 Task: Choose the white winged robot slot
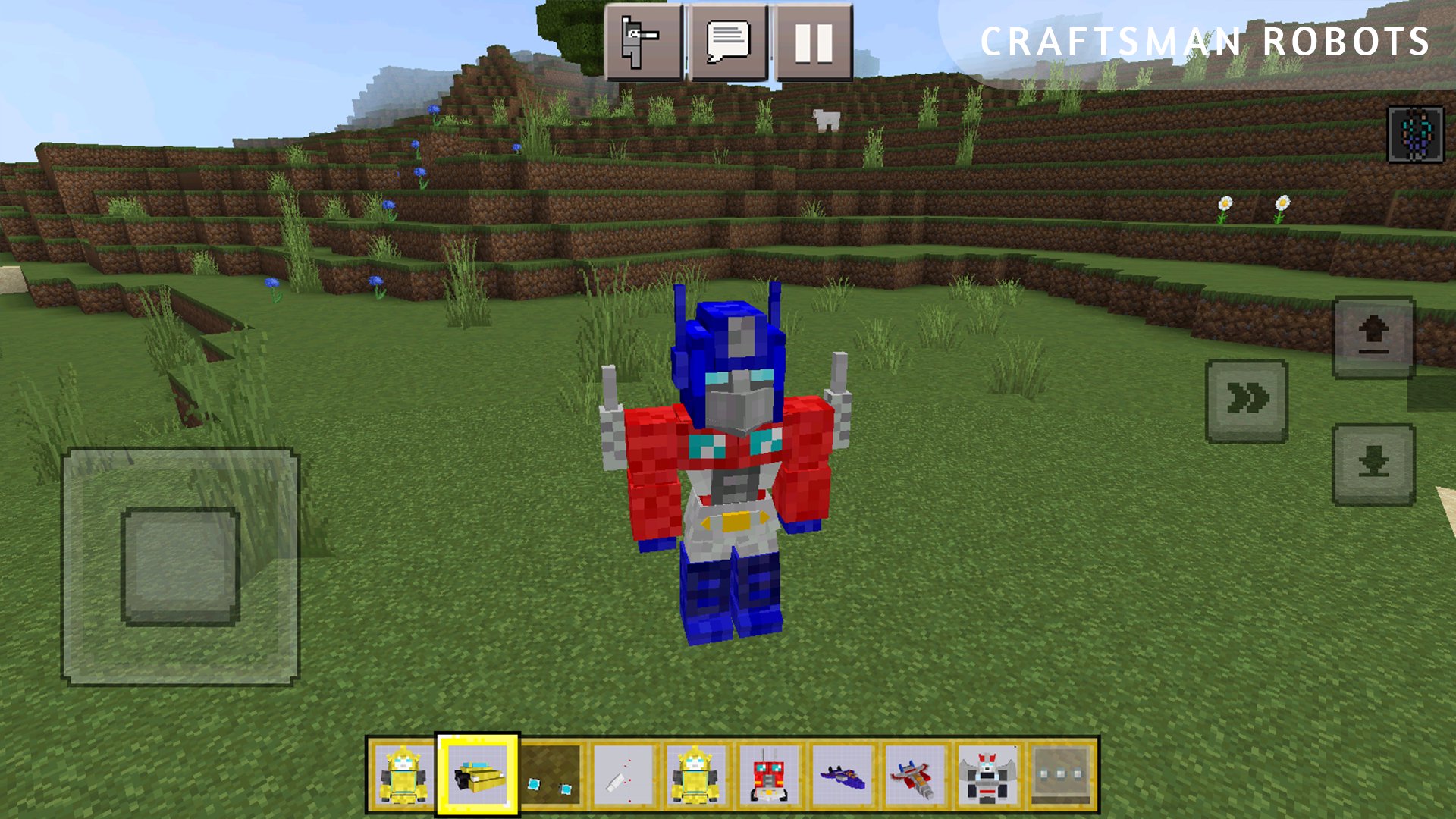point(987,775)
